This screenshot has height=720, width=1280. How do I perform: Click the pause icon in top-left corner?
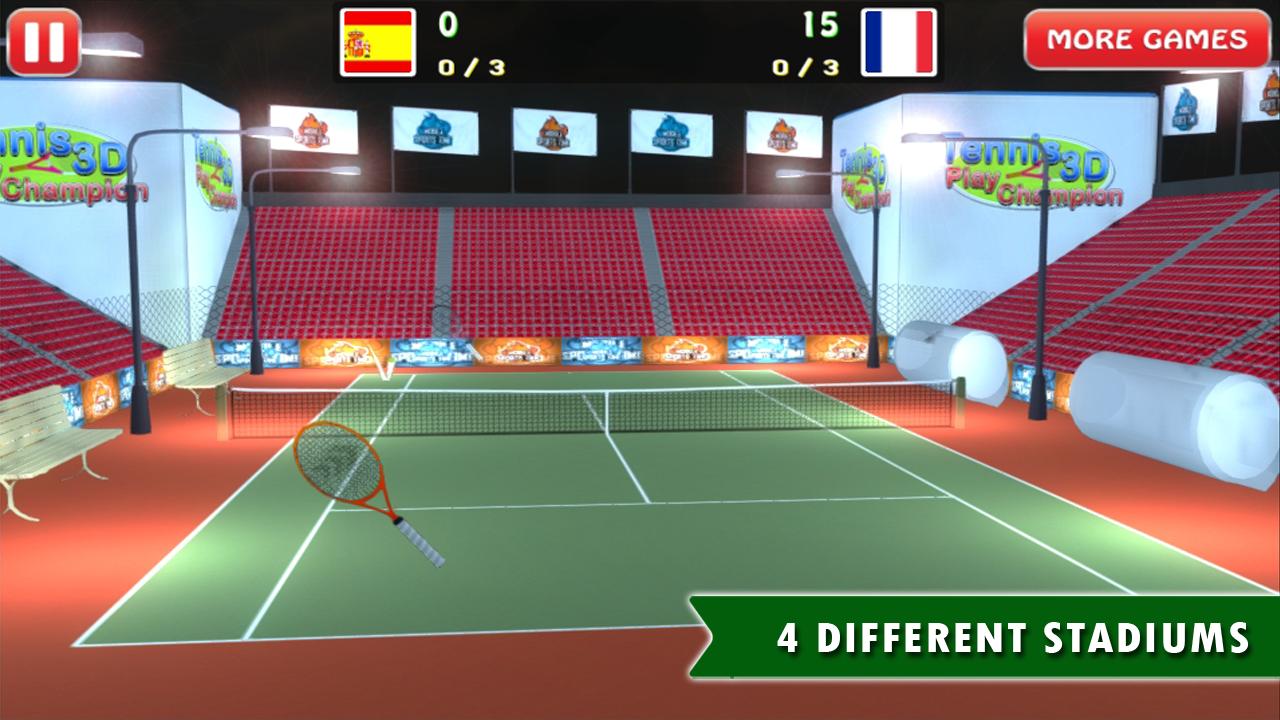tap(43, 41)
